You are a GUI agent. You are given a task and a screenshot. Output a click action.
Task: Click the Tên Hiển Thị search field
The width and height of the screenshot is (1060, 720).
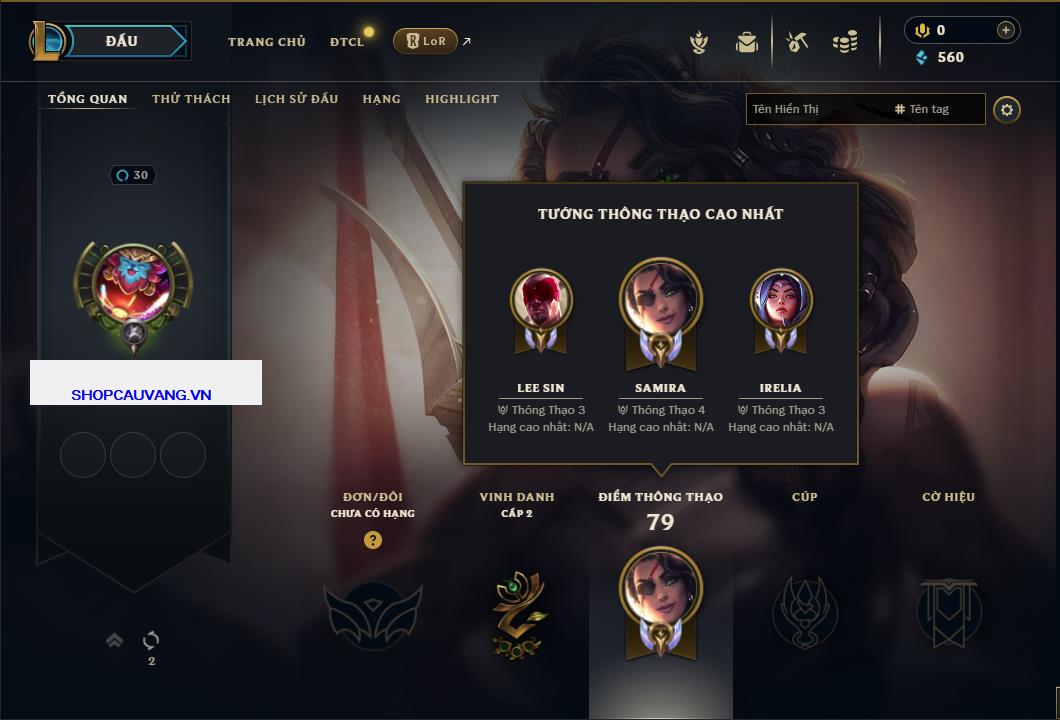point(810,109)
